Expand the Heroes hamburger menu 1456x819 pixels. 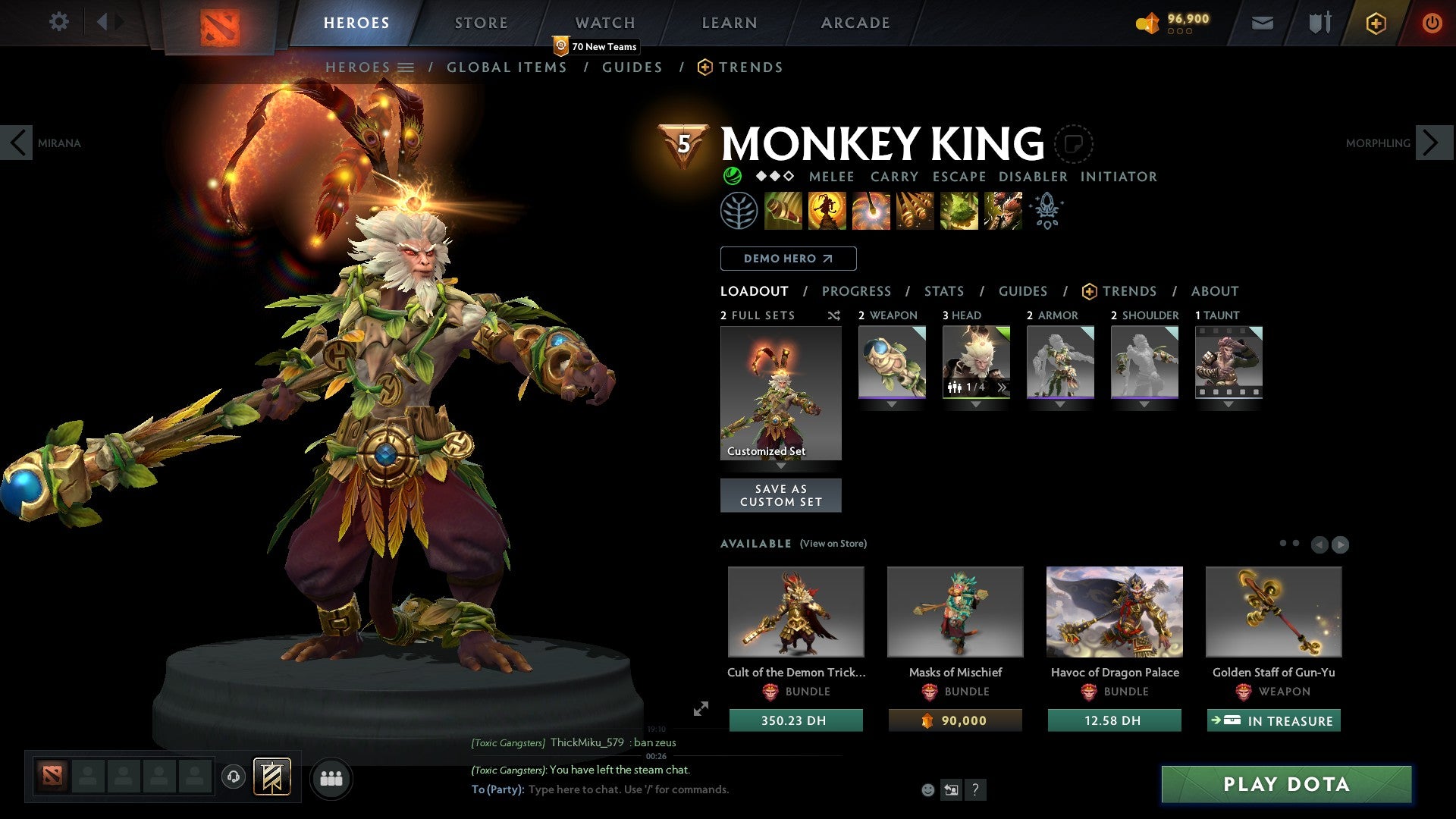click(407, 67)
